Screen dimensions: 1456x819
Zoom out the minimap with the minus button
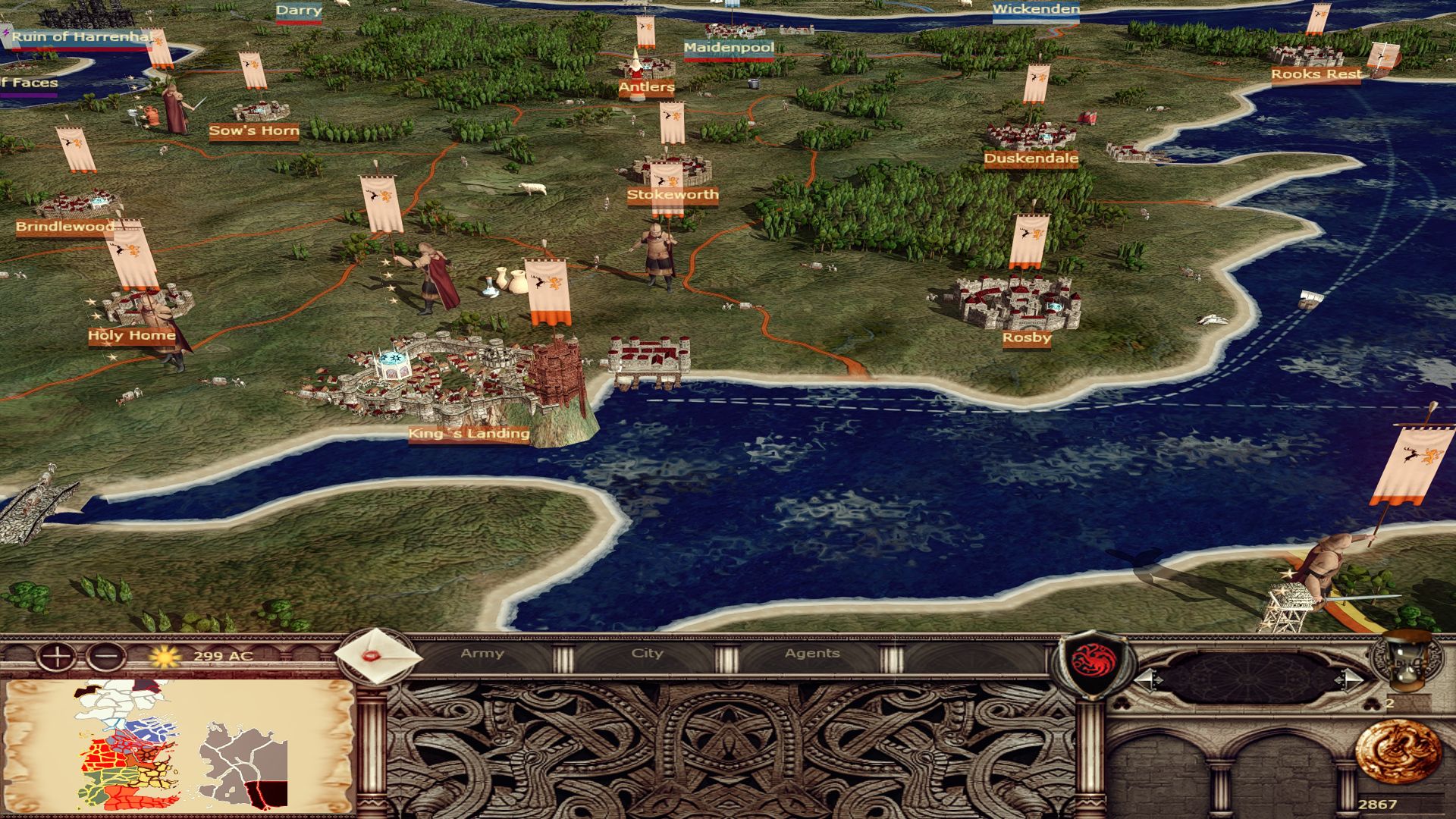coord(106,657)
